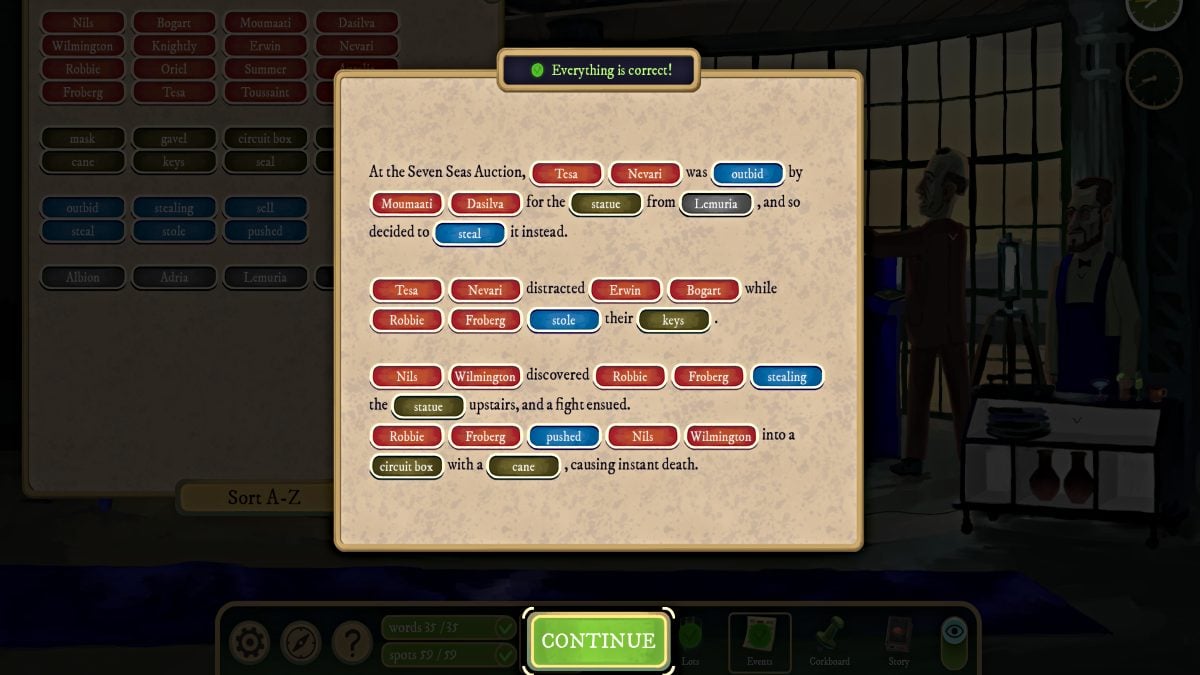Select the Albion place word
This screenshot has width=1200, height=675.
tap(83, 277)
